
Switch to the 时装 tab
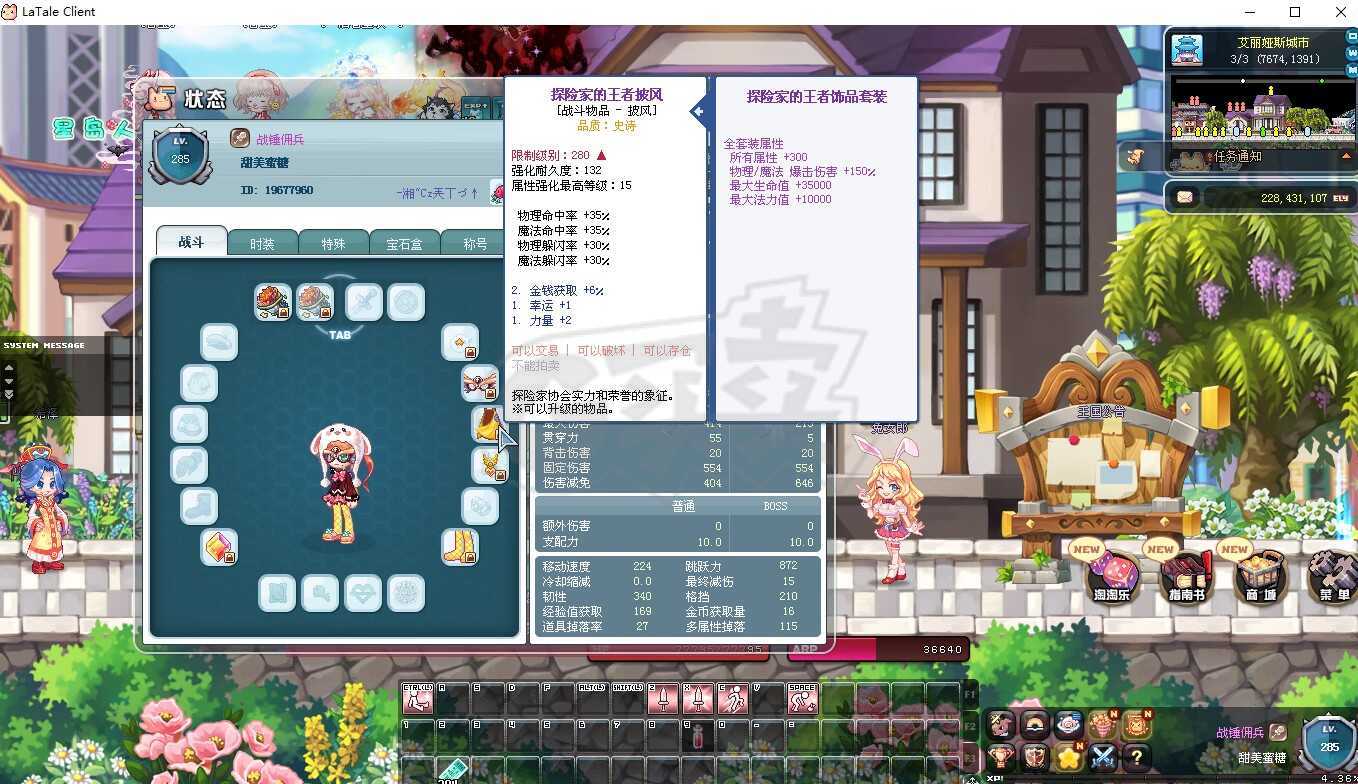(x=262, y=242)
